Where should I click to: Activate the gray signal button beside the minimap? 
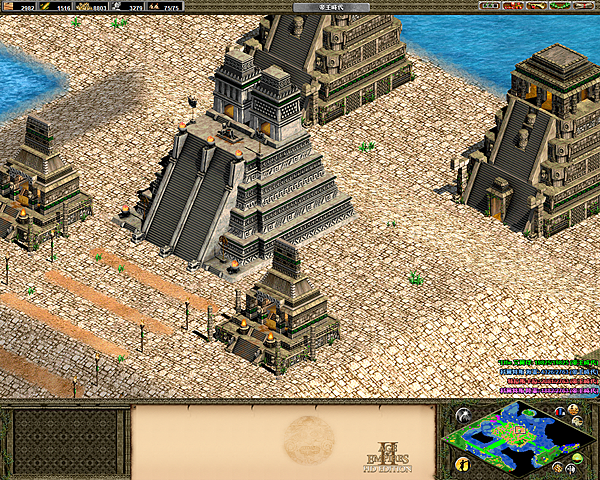click(462, 416)
